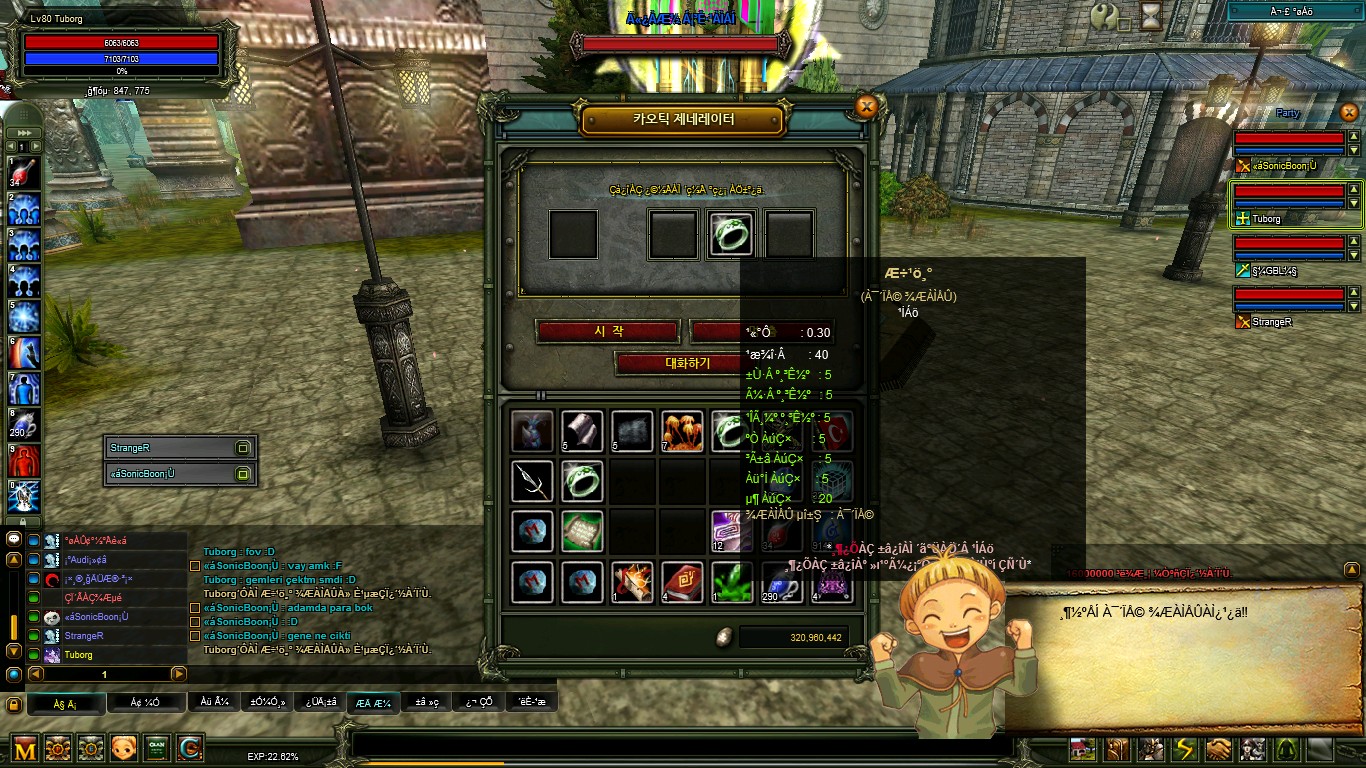Close the Chaotic Generator window
Viewport: 1366px width, 768px height.
coord(867,107)
